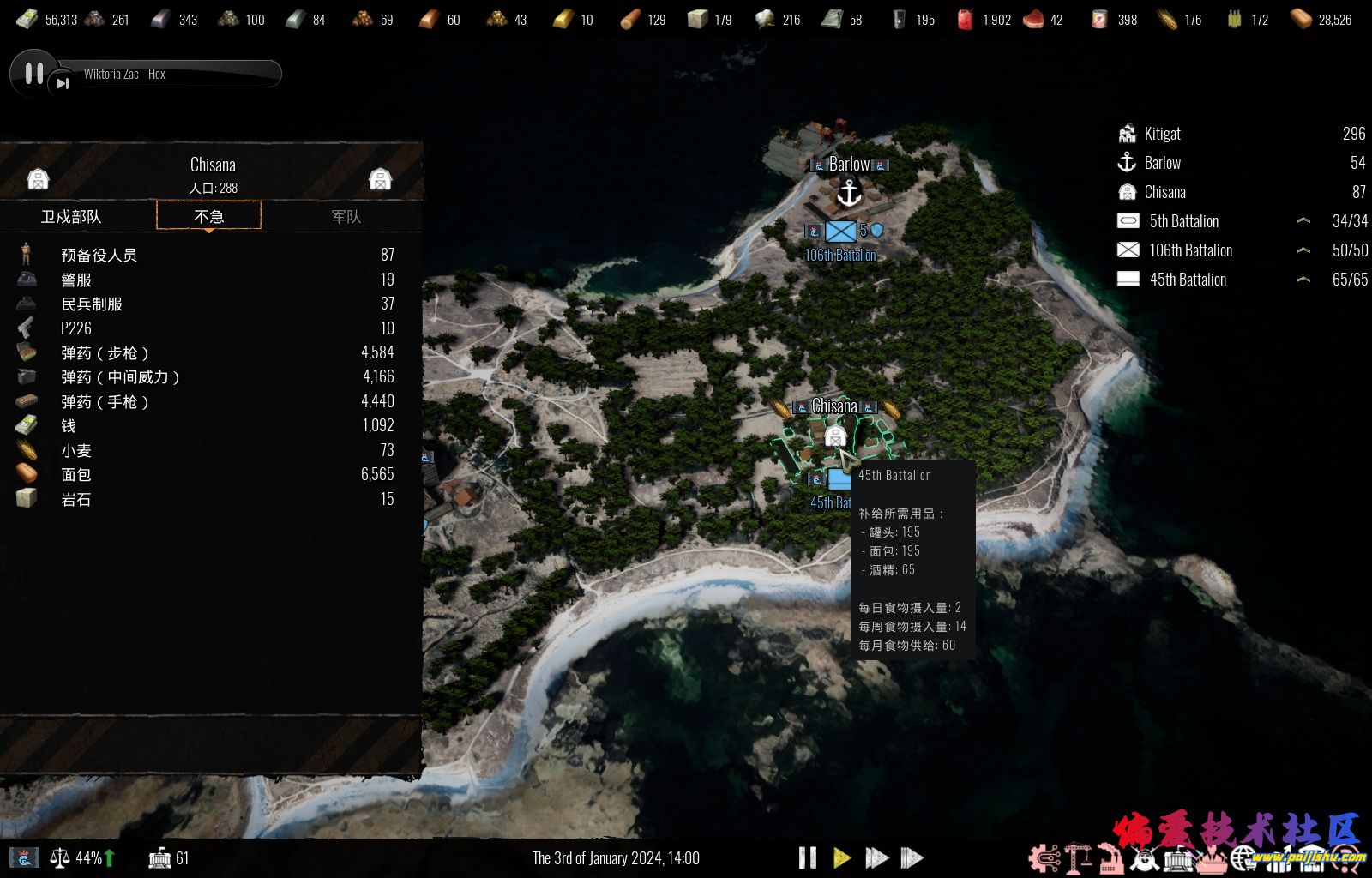1372x878 pixels.
Task: Switch to the 卫戍部队 tab
Action: (71, 217)
